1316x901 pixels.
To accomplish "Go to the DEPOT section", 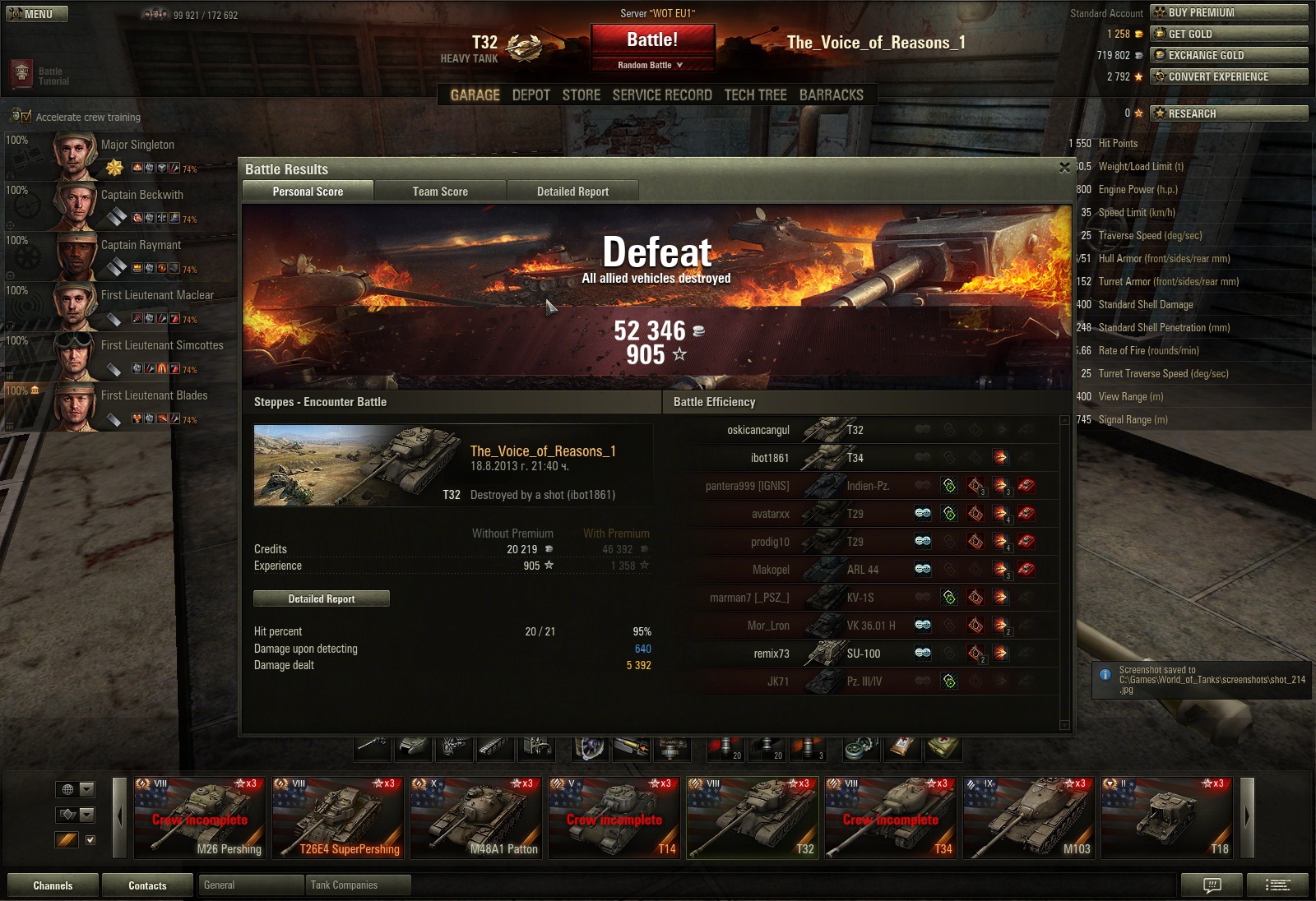I will pyautogui.click(x=531, y=95).
